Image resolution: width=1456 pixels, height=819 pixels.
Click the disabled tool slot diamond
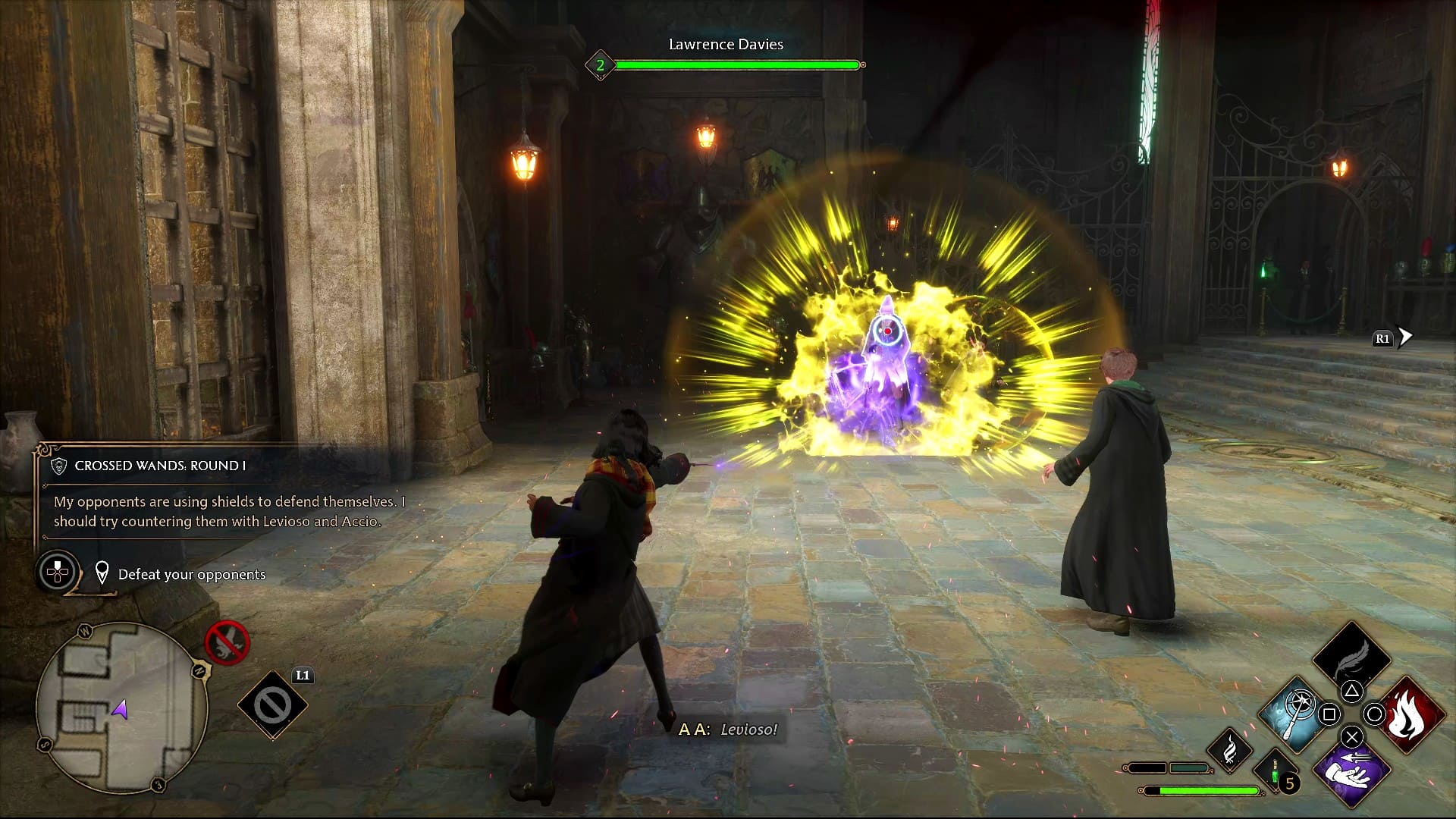coord(272,705)
